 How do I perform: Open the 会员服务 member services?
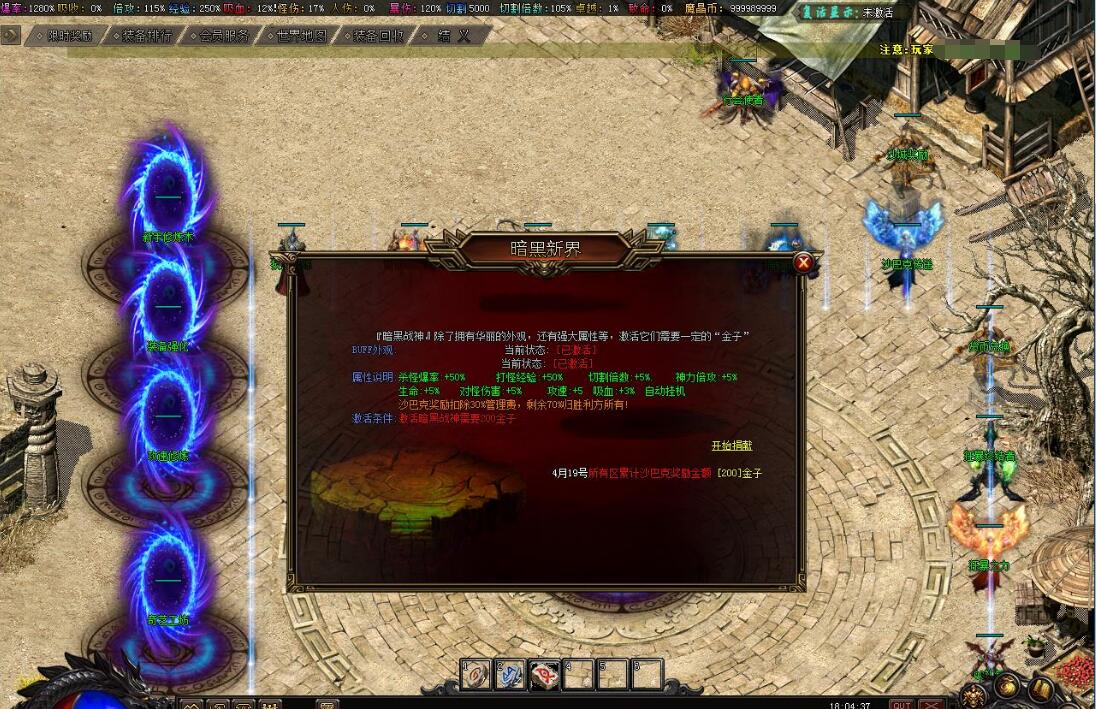[x=224, y=35]
